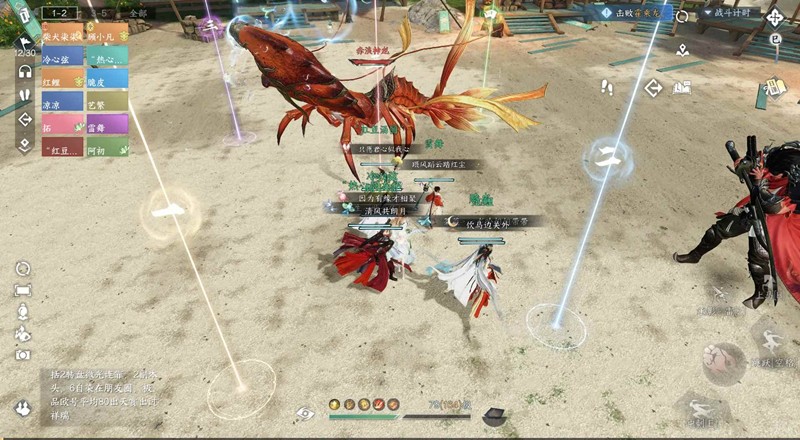Toggle the headphones voice icon
The height and width of the screenshot is (440, 800).
pos(24,71)
